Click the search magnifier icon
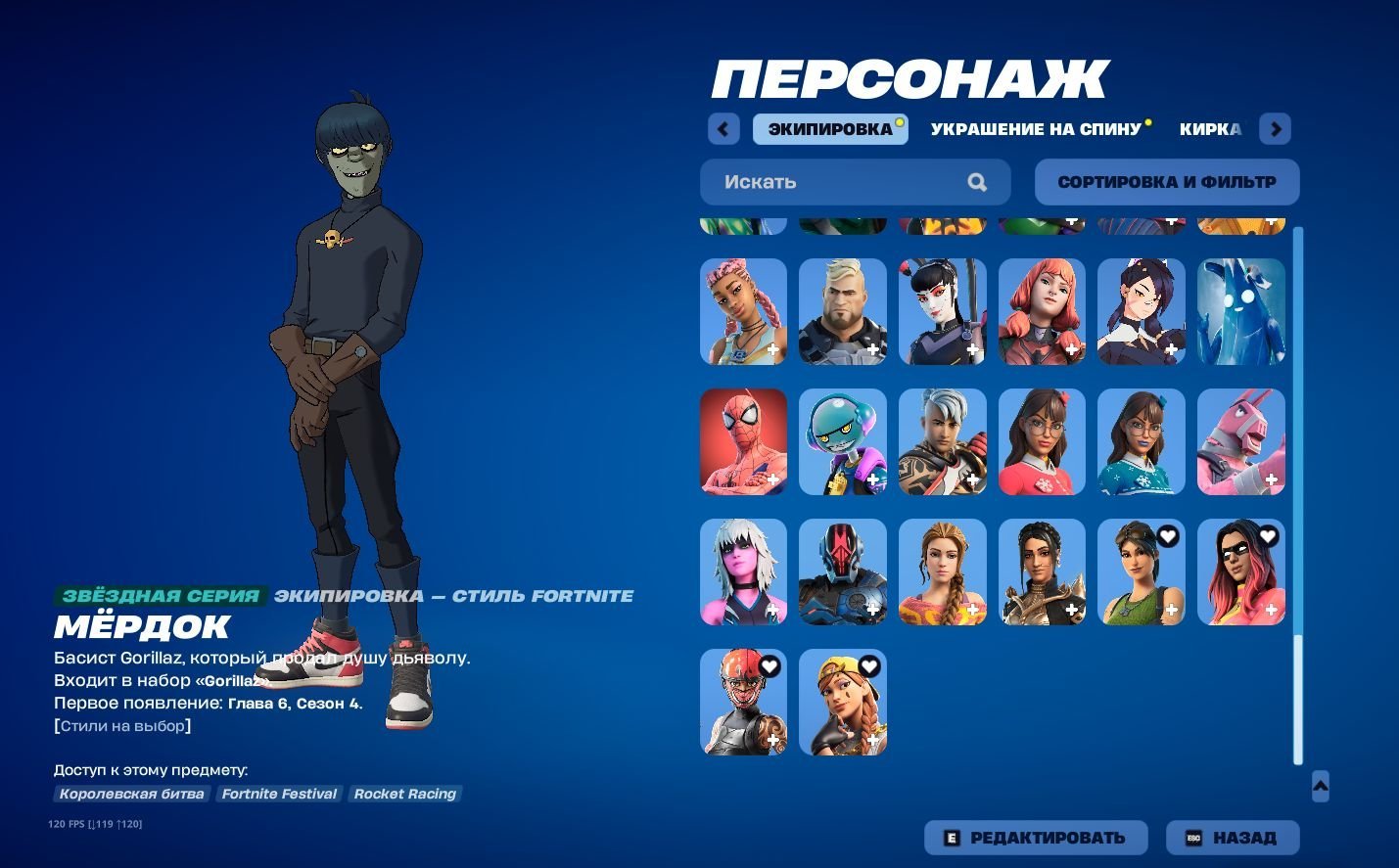 pyautogui.click(x=976, y=182)
